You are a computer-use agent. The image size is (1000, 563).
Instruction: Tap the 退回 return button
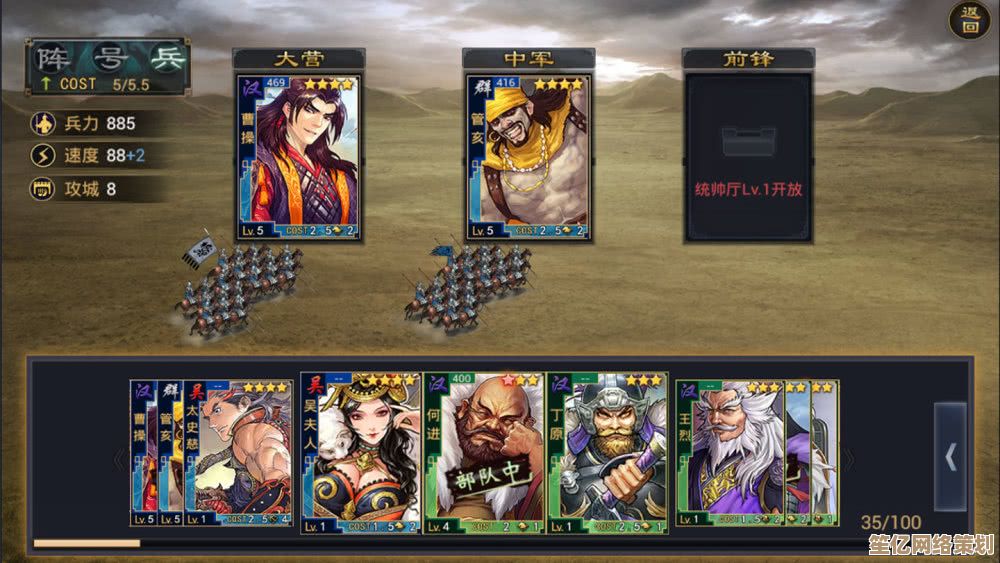click(x=969, y=21)
